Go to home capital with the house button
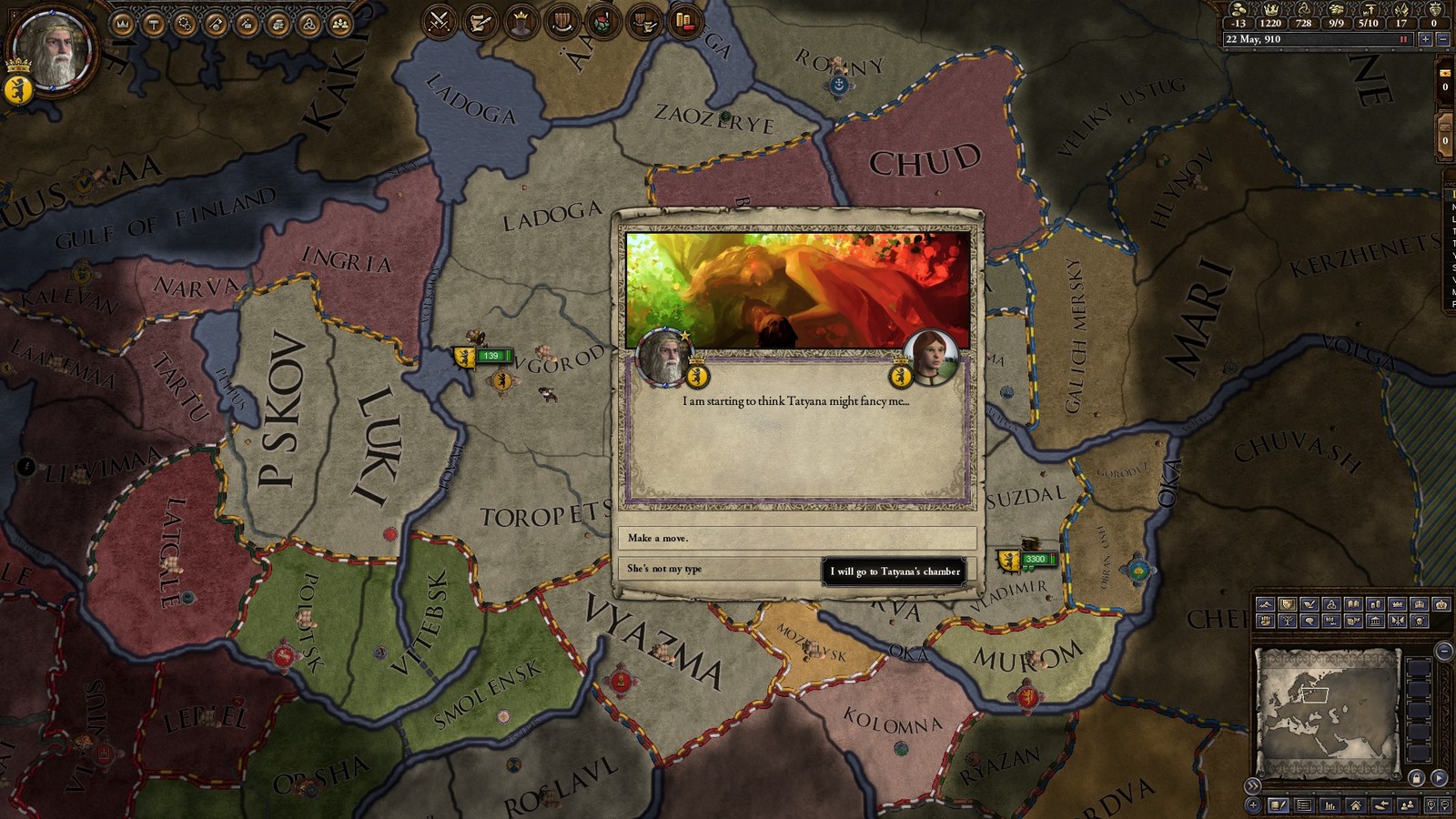 point(1356,805)
